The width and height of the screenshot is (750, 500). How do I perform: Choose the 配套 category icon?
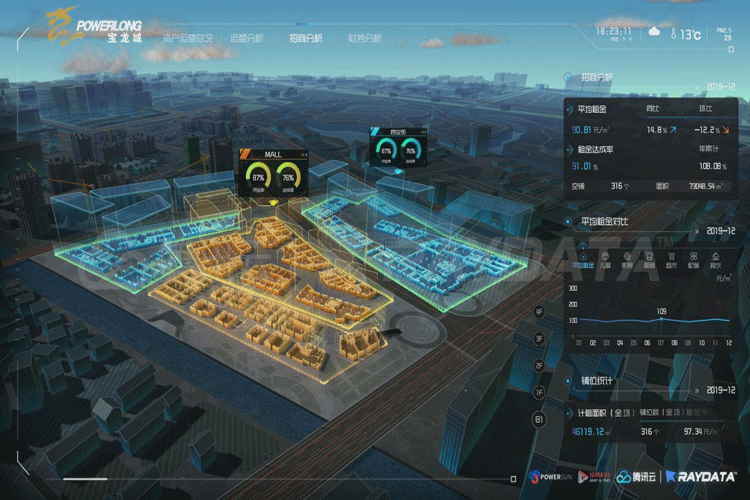(693, 263)
